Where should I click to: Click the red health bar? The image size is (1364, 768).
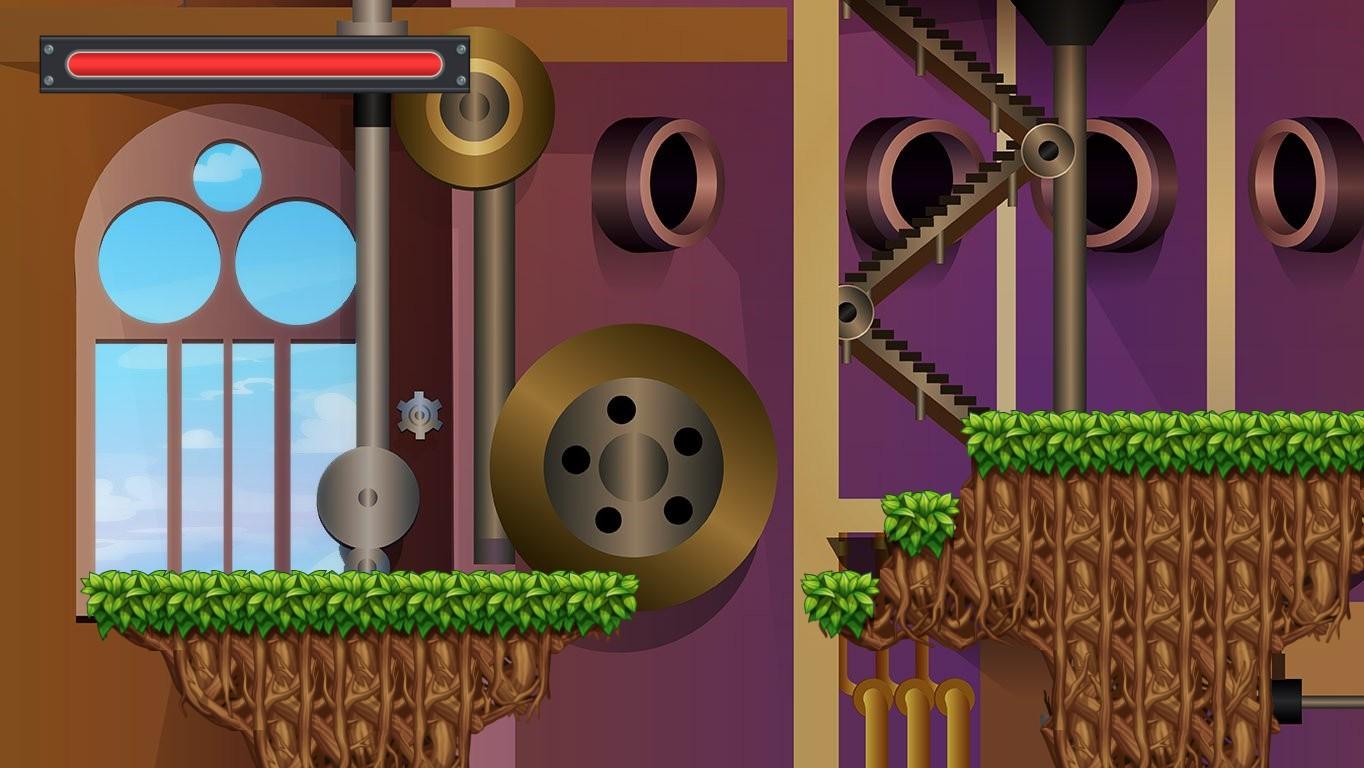point(250,63)
